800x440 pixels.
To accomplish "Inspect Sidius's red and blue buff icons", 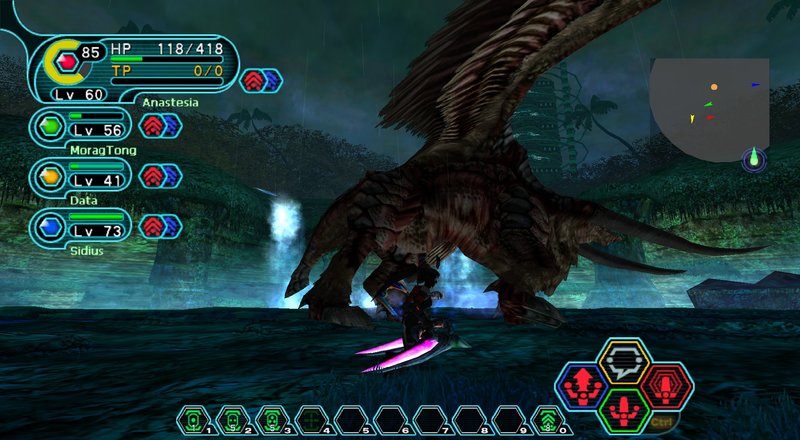I will (x=160, y=226).
